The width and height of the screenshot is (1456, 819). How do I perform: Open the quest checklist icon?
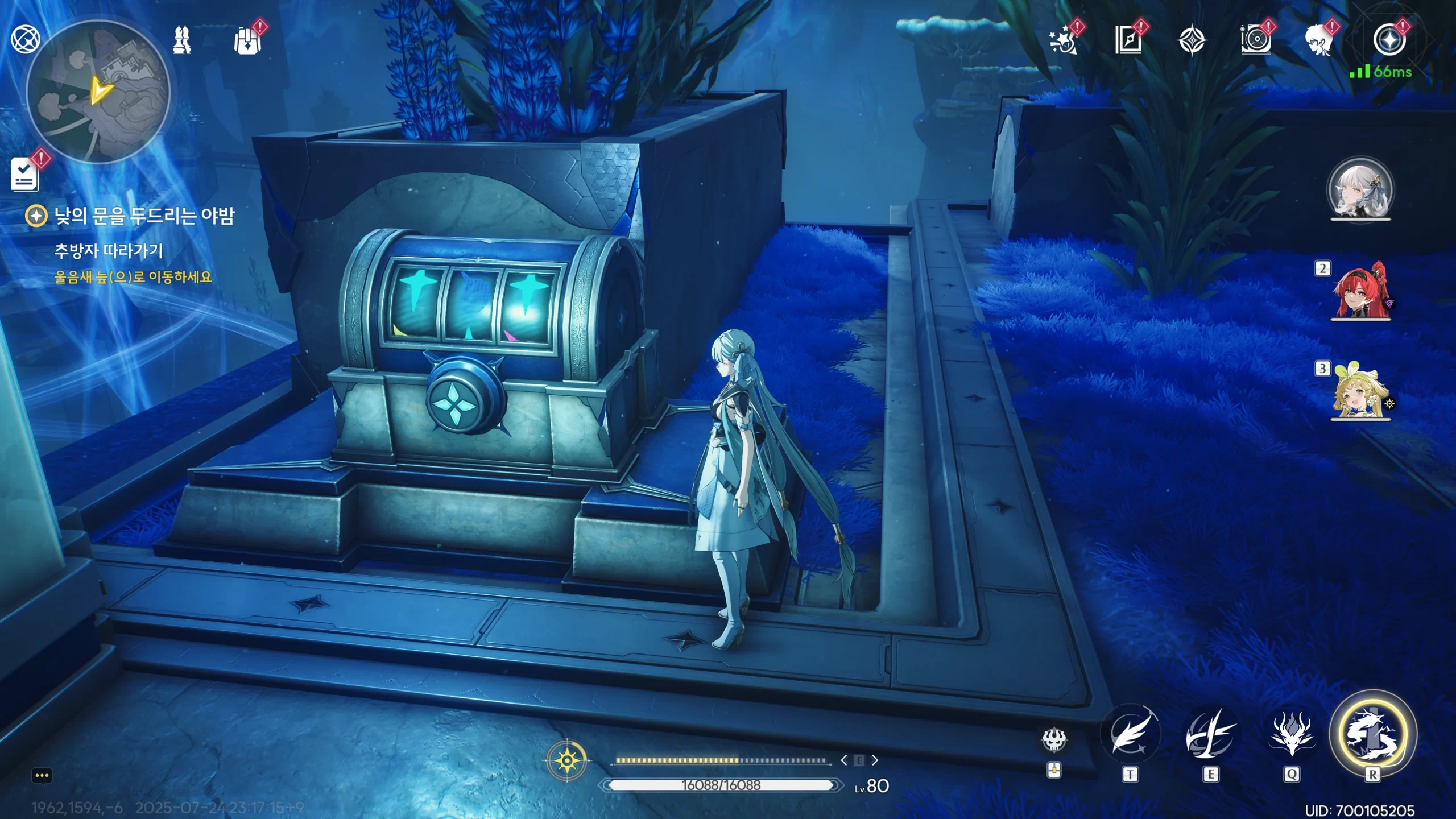(x=25, y=174)
